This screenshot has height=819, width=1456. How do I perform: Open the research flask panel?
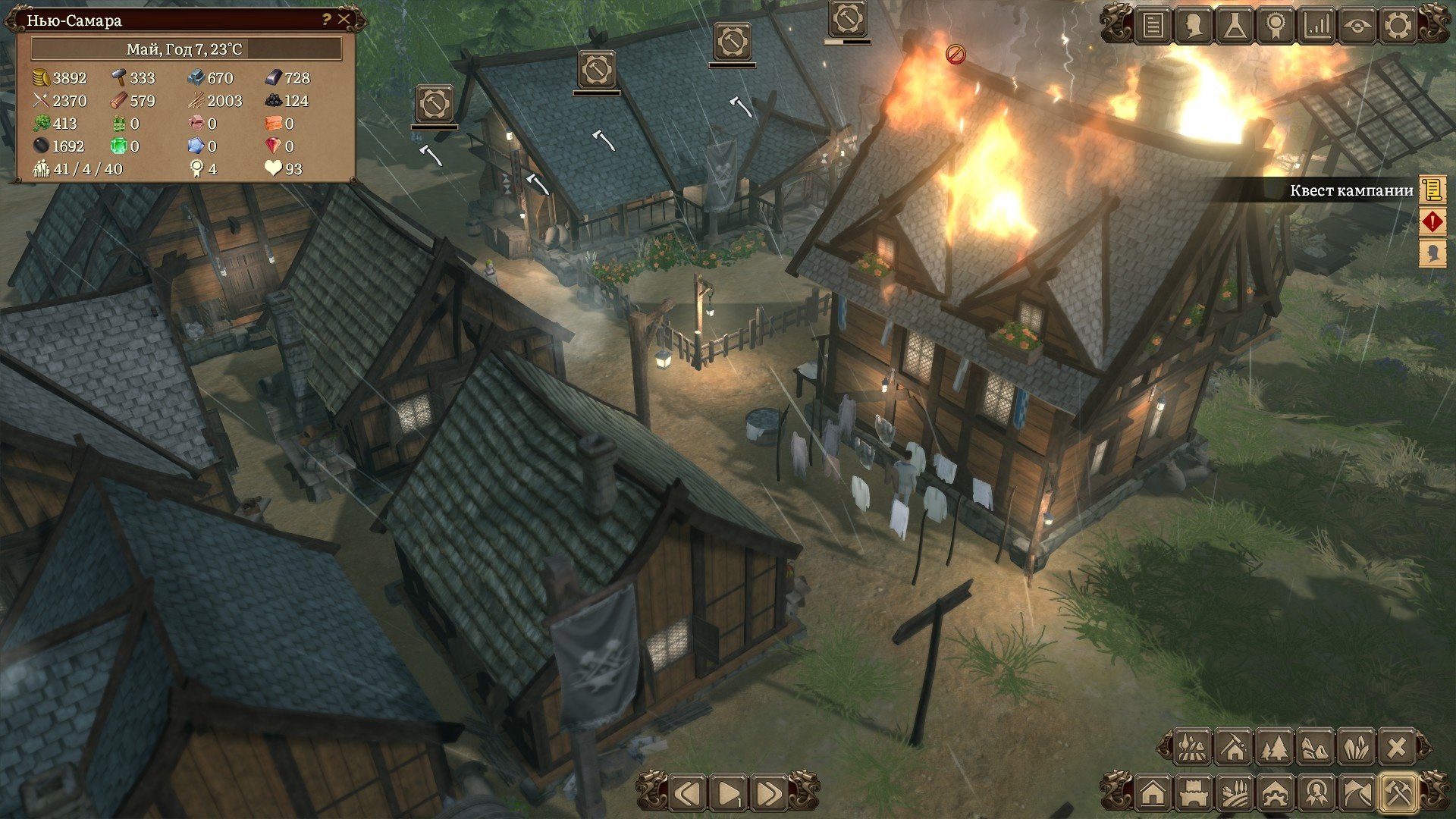coord(1235,26)
